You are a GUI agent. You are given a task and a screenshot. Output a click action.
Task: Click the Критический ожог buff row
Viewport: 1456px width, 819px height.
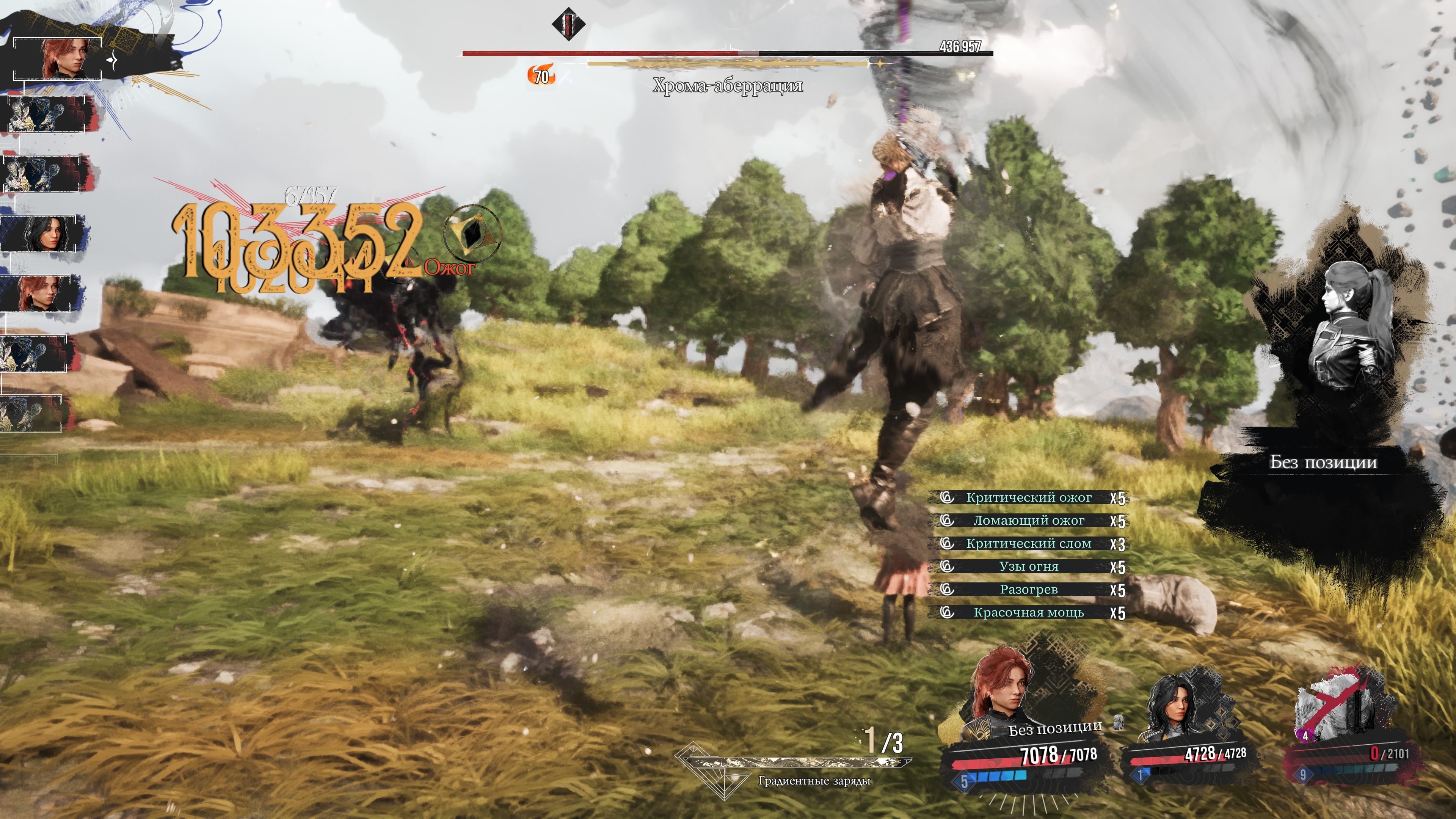click(1028, 497)
